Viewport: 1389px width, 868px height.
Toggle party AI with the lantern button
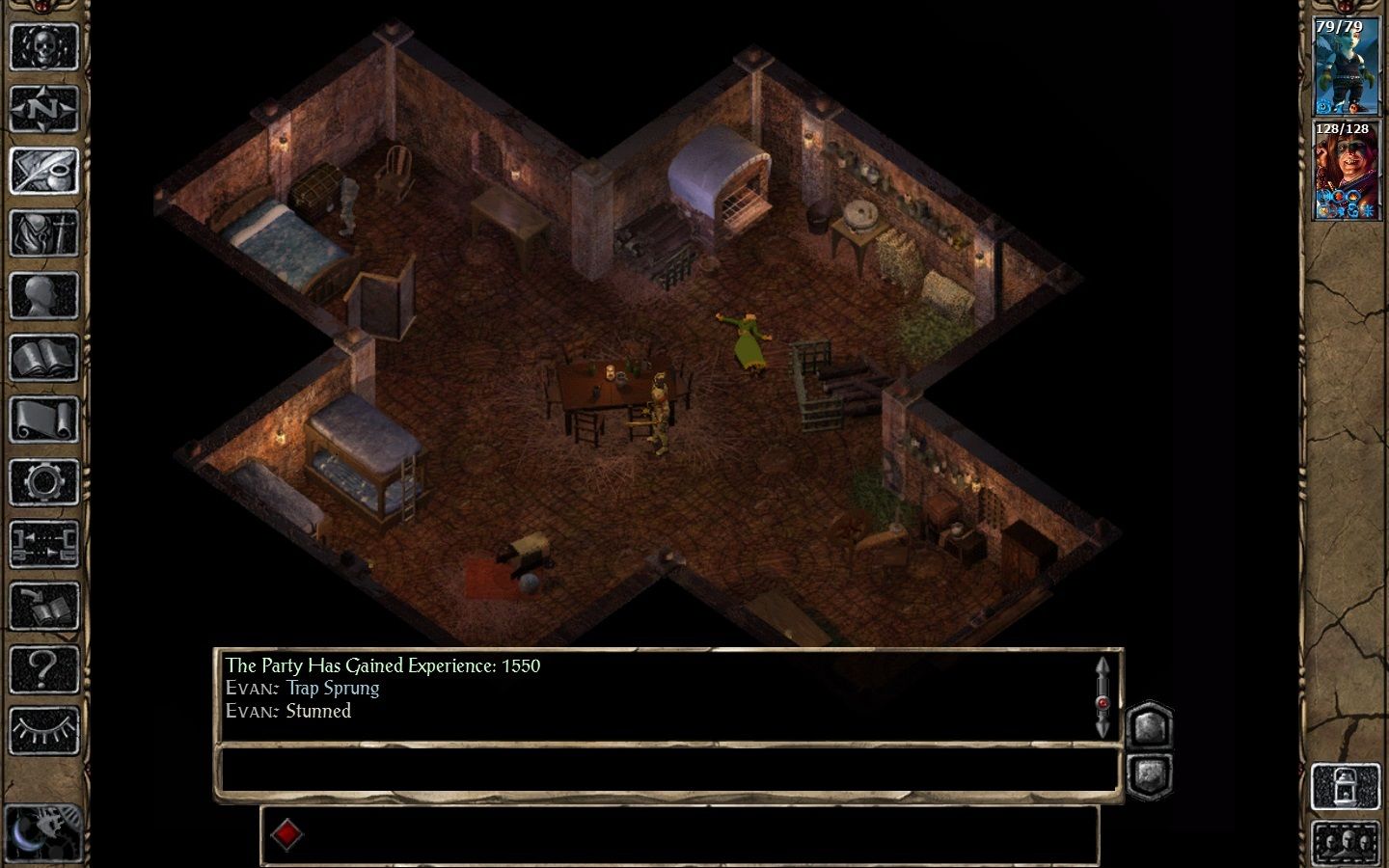1347,786
